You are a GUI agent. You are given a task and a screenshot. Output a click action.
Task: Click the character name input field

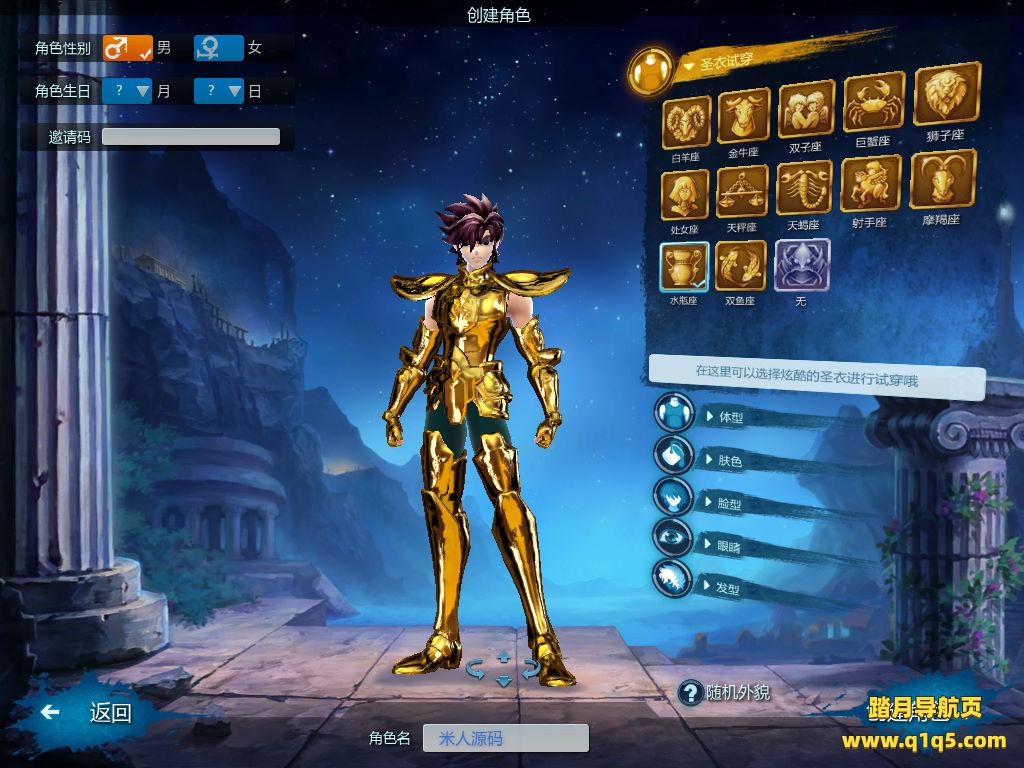coord(505,739)
